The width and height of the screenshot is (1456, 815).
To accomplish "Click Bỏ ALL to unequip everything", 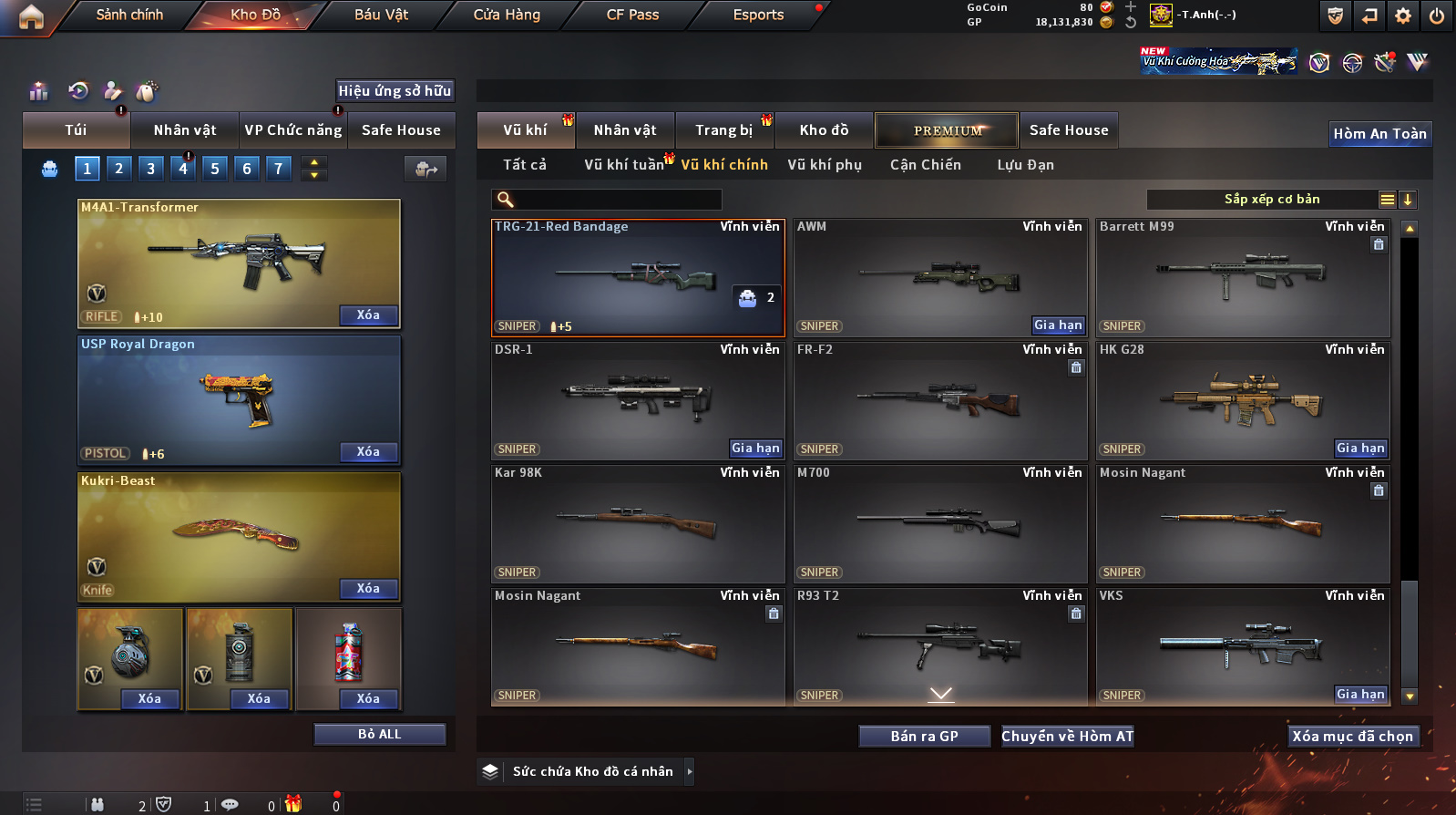I will [x=379, y=735].
